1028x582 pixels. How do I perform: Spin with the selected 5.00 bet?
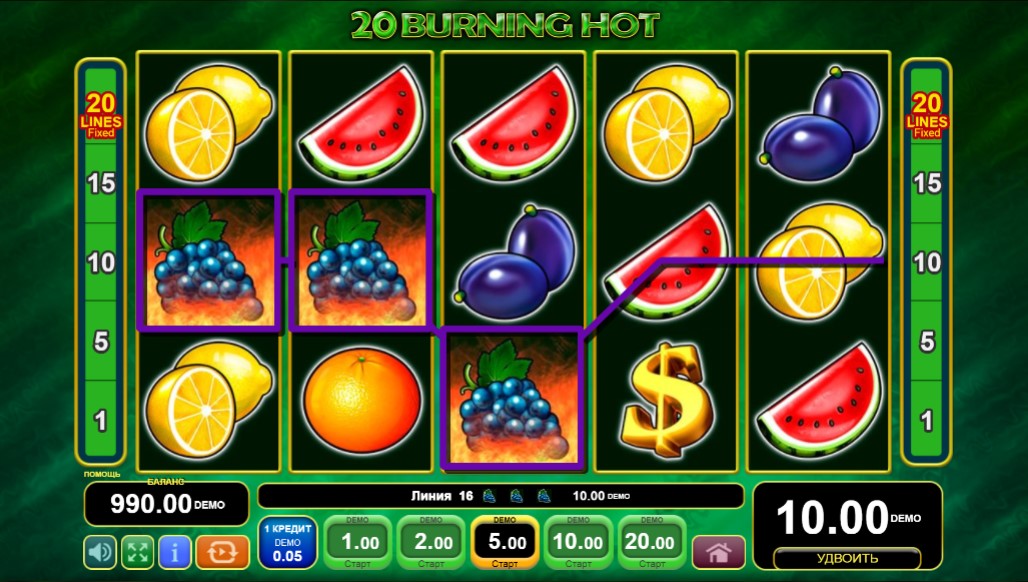coord(504,543)
